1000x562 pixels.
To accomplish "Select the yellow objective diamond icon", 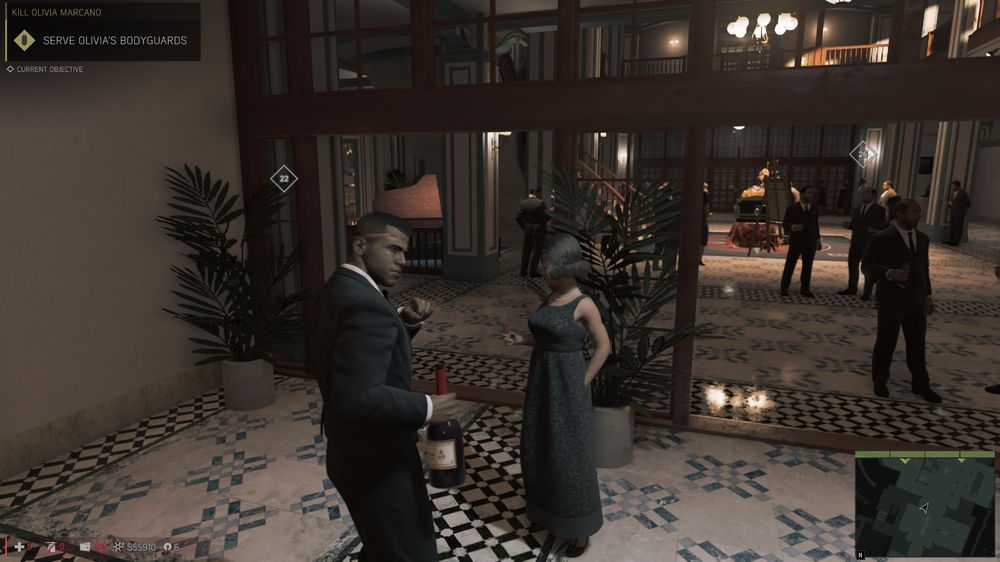I will click(x=25, y=41).
